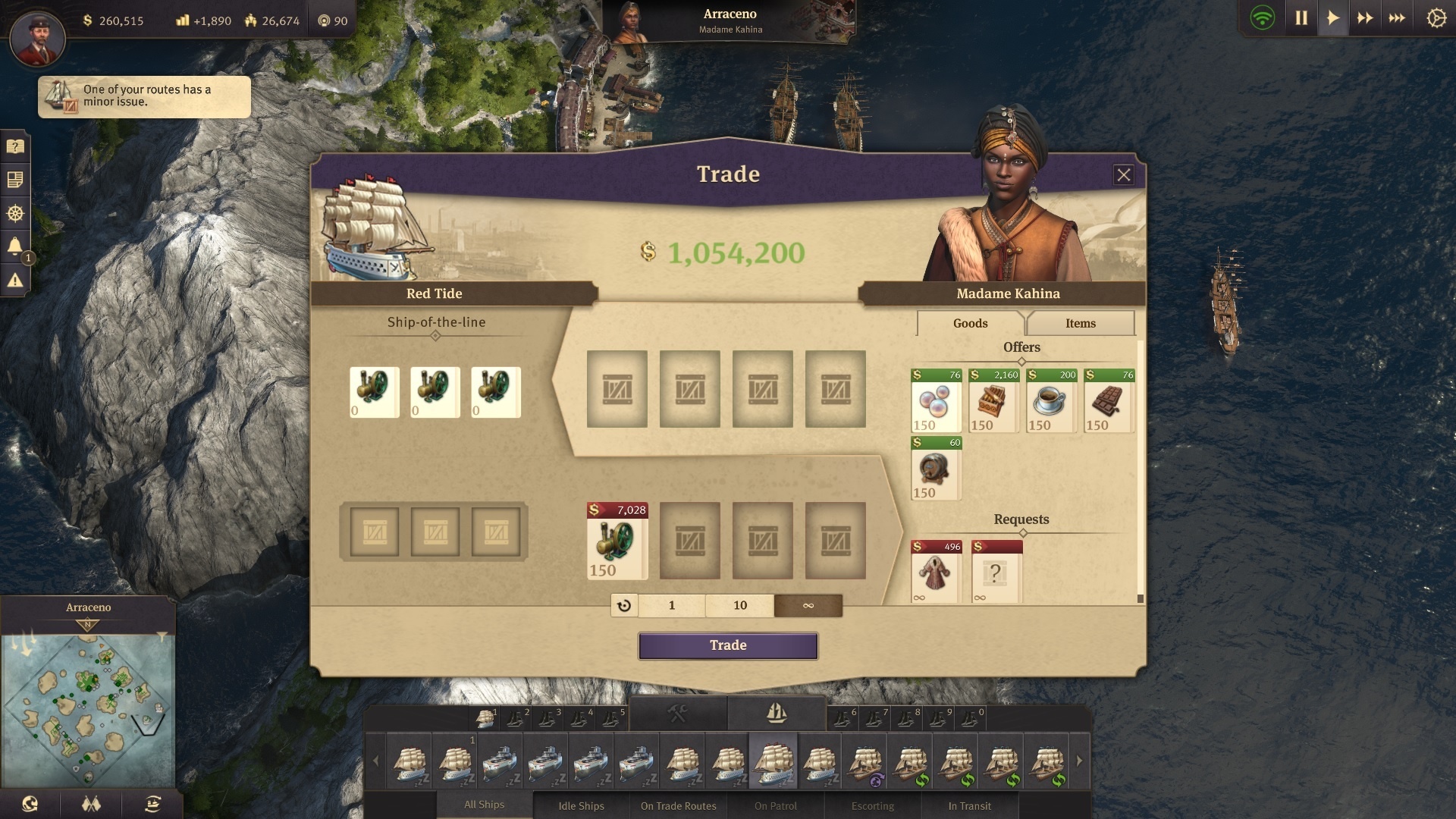This screenshot has width=1456, height=819.
Task: Set game speed to fast forward
Action: 1365,18
